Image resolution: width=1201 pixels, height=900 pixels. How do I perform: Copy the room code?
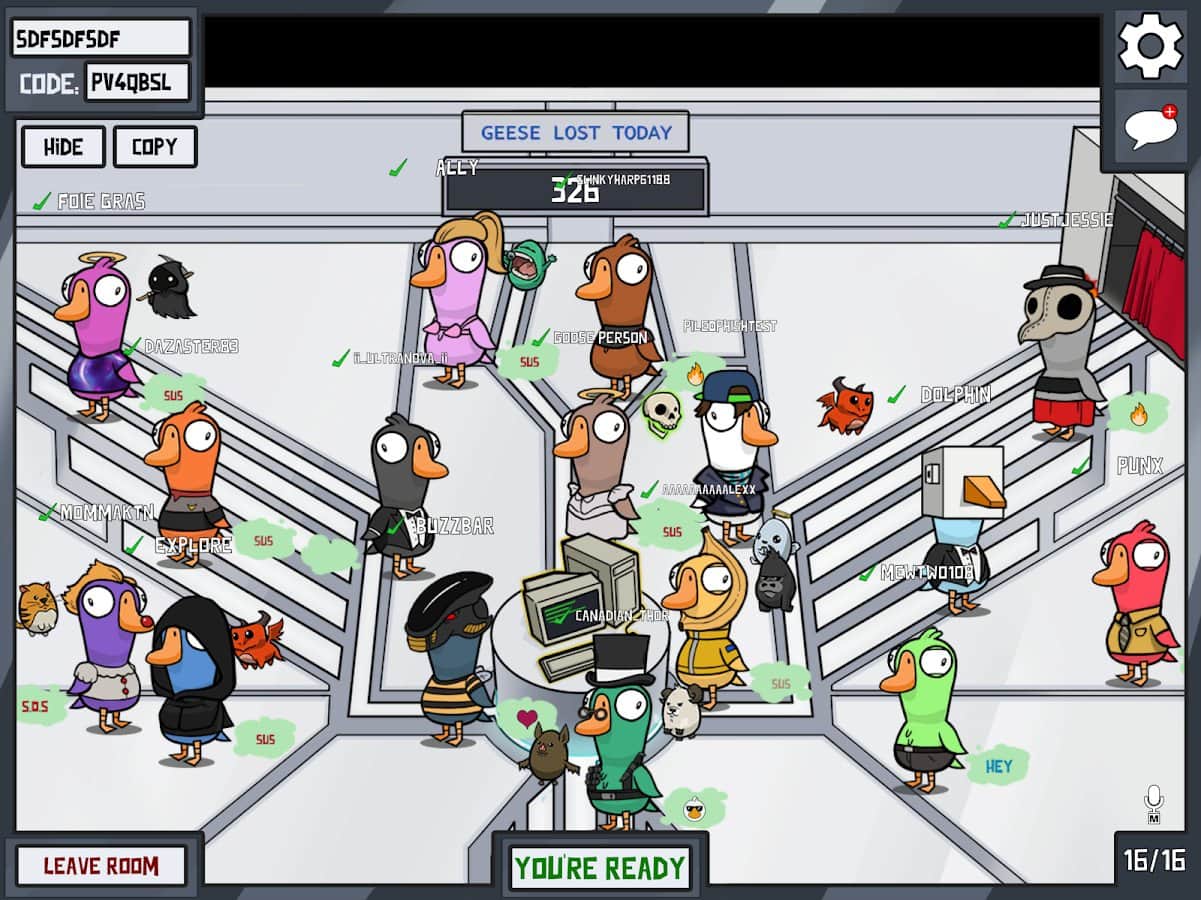click(x=154, y=147)
